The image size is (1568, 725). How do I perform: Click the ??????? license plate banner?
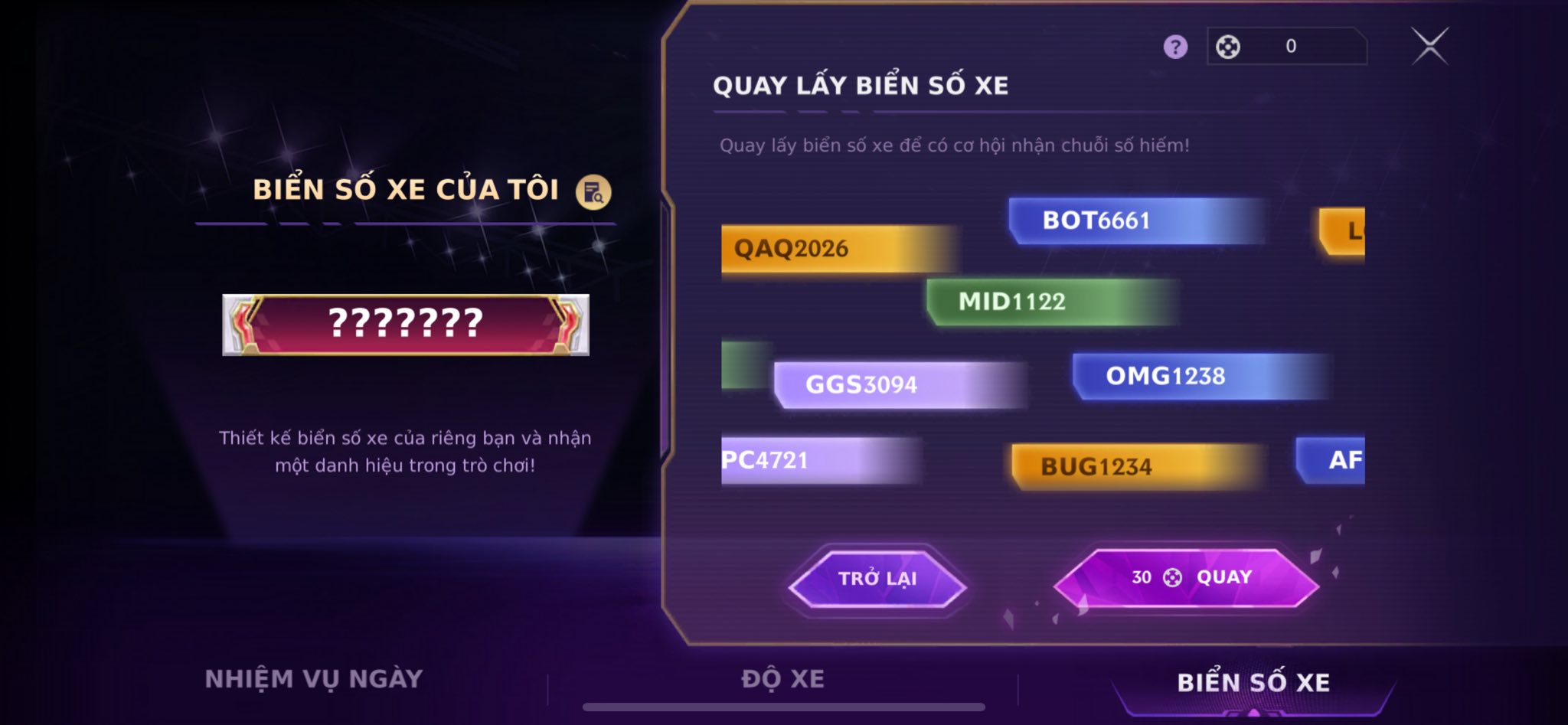pos(406,325)
